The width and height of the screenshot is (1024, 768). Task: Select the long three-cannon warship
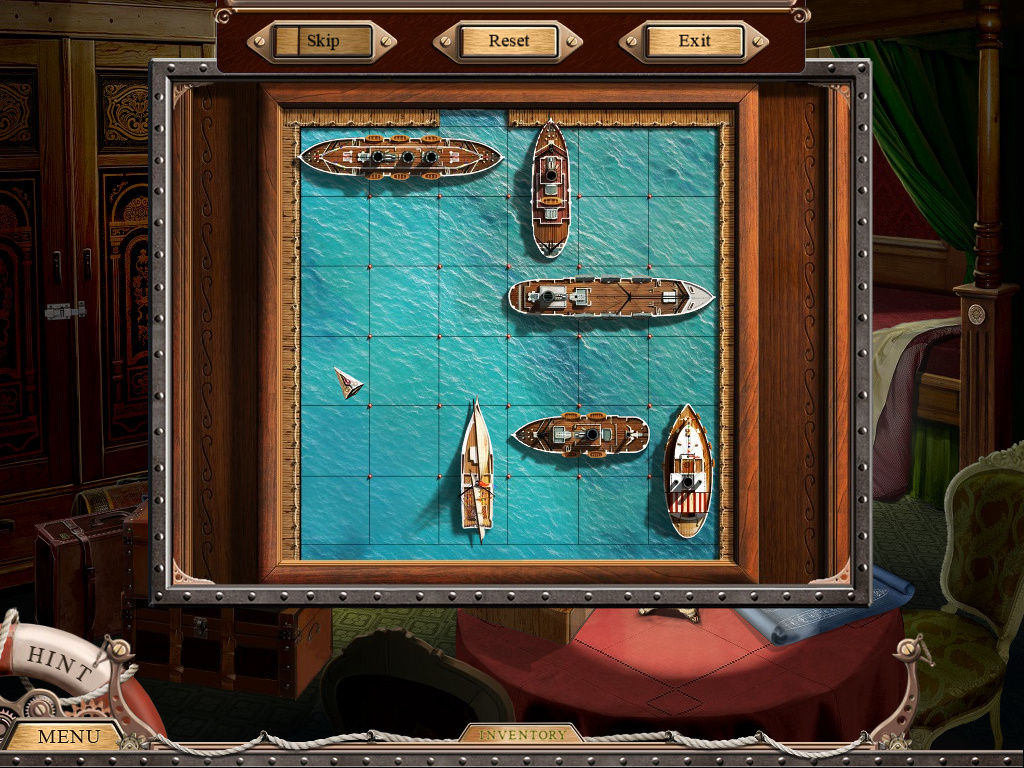coord(400,158)
